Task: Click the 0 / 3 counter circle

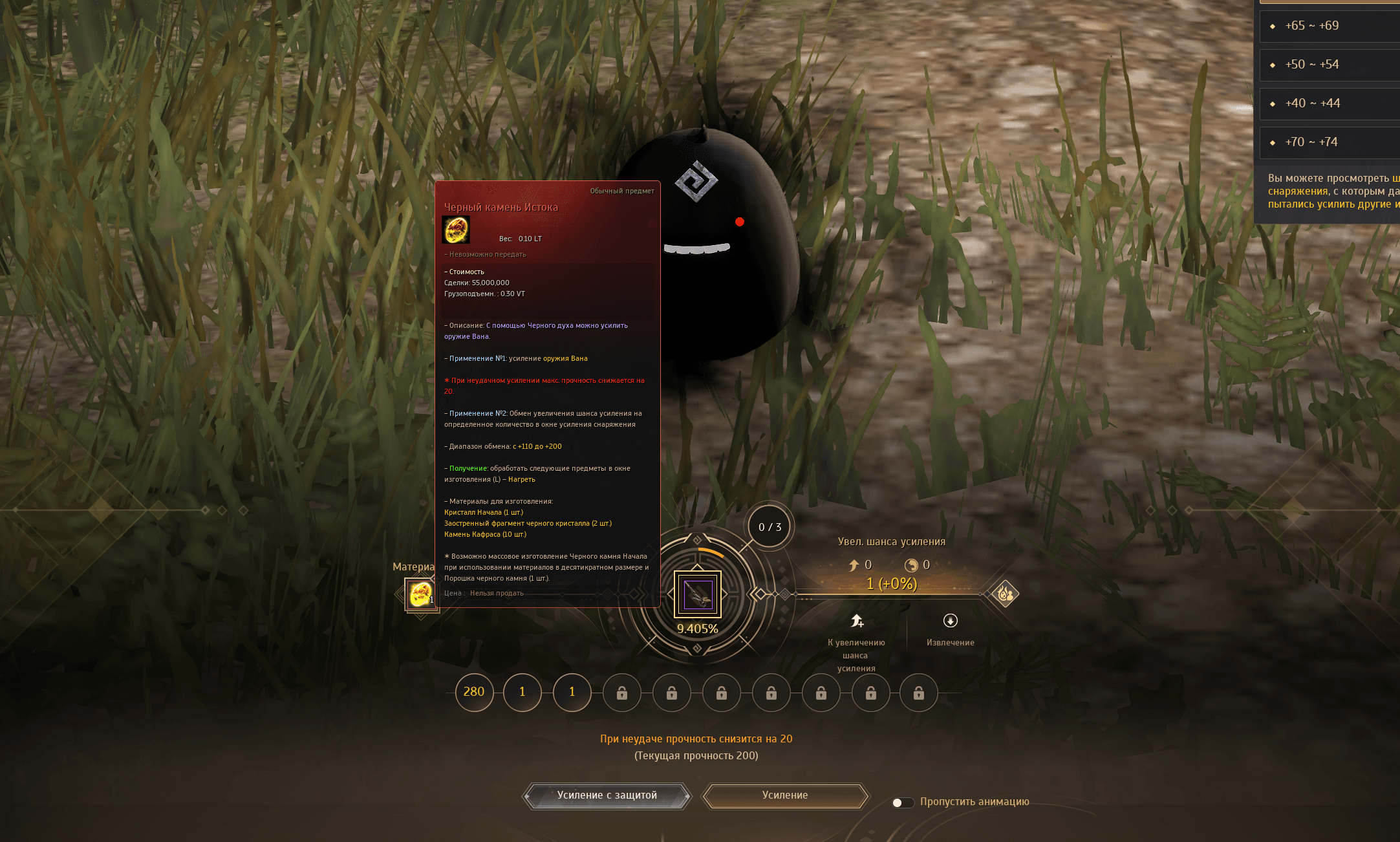Action: point(770,527)
